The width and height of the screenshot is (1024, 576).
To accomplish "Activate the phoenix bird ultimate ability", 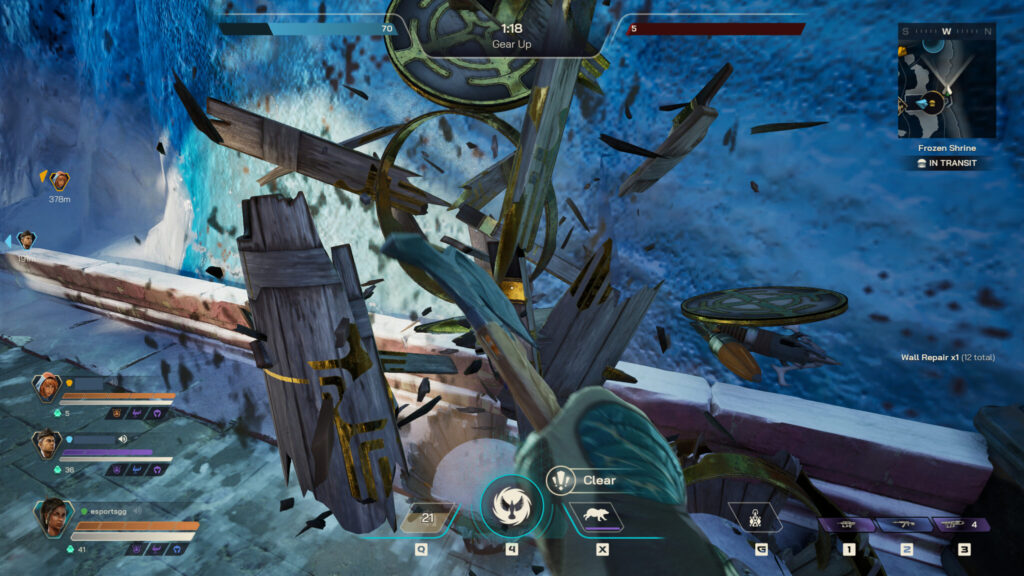I will tap(512, 507).
